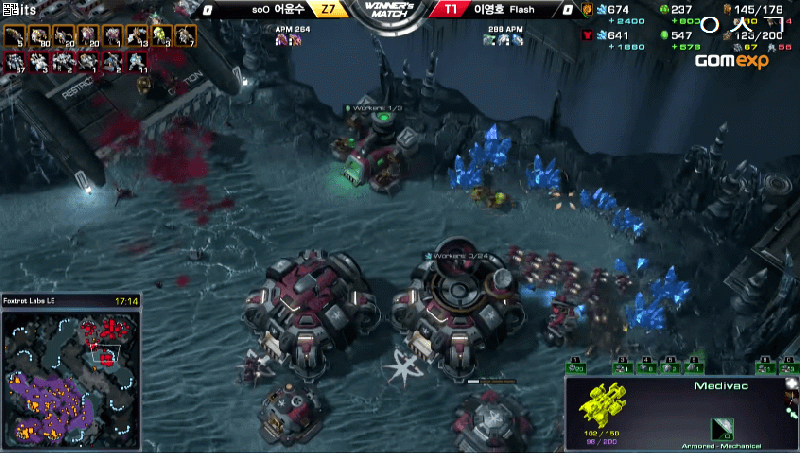Screen dimensions: 800x453
Task: Select the Zerg unit icon showing 80
Action: 39,37
